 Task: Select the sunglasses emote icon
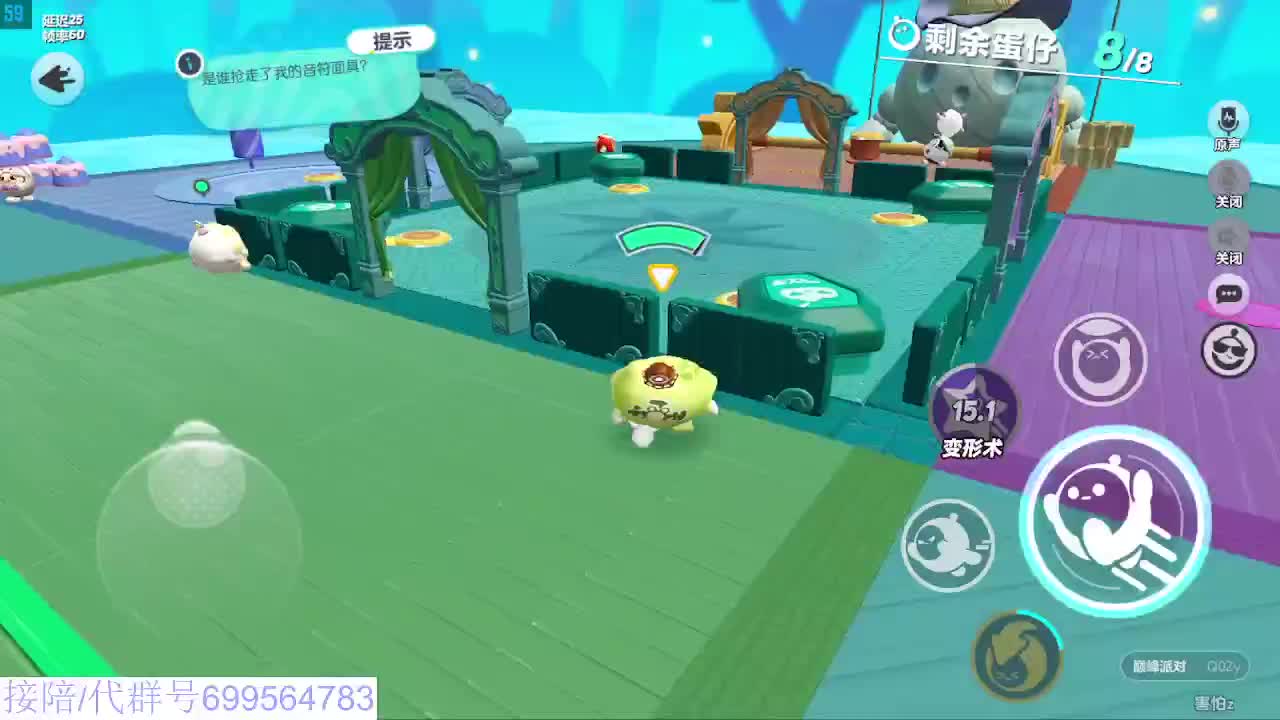pyautogui.click(x=1229, y=350)
